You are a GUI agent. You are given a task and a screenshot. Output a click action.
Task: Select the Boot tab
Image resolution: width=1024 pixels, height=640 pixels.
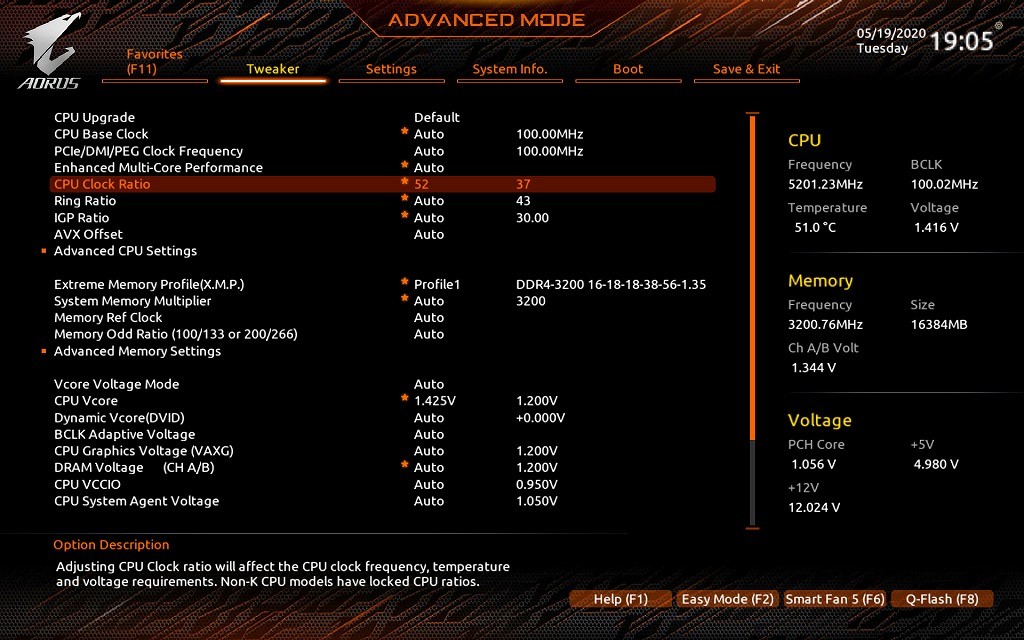[628, 69]
